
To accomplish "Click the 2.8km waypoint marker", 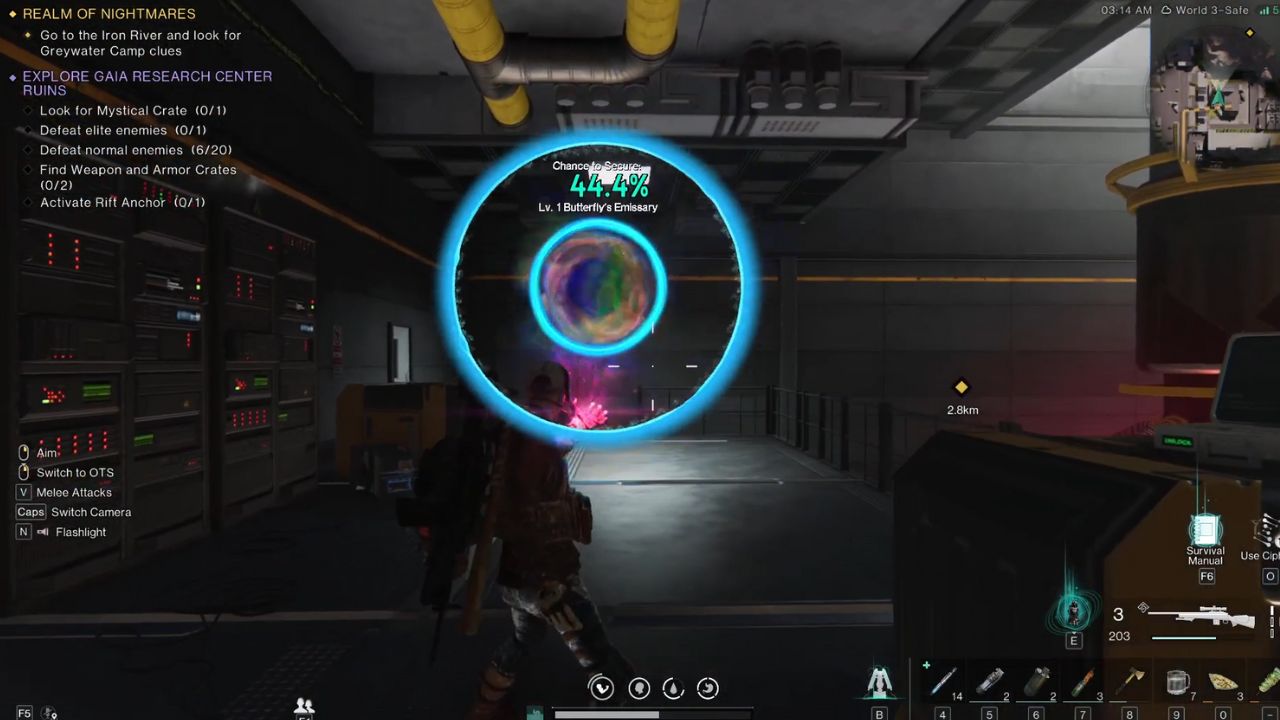I will click(961, 388).
